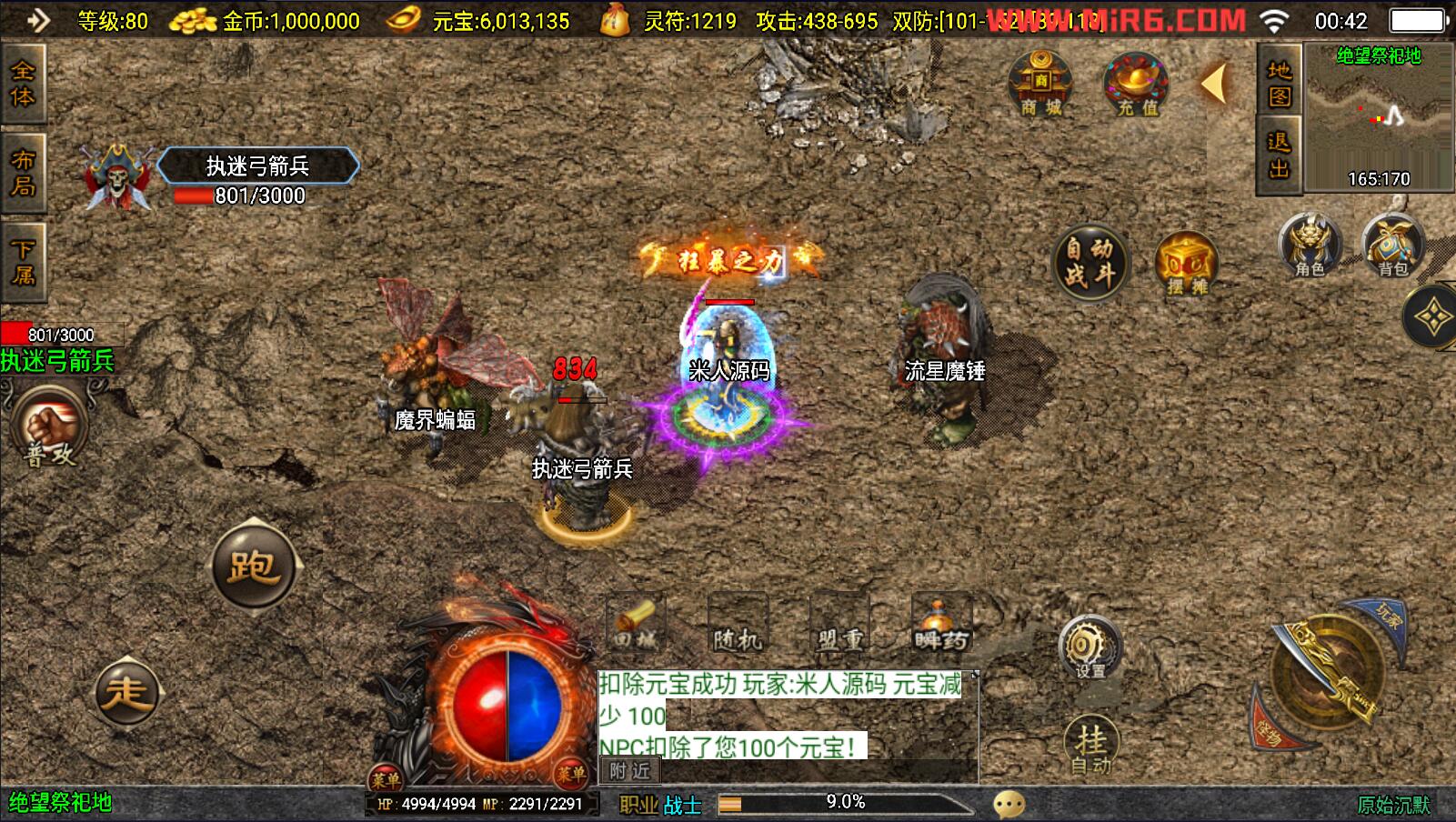1456x822 pixels.
Task: Select the 布局 layout tab
Action: (x=23, y=173)
